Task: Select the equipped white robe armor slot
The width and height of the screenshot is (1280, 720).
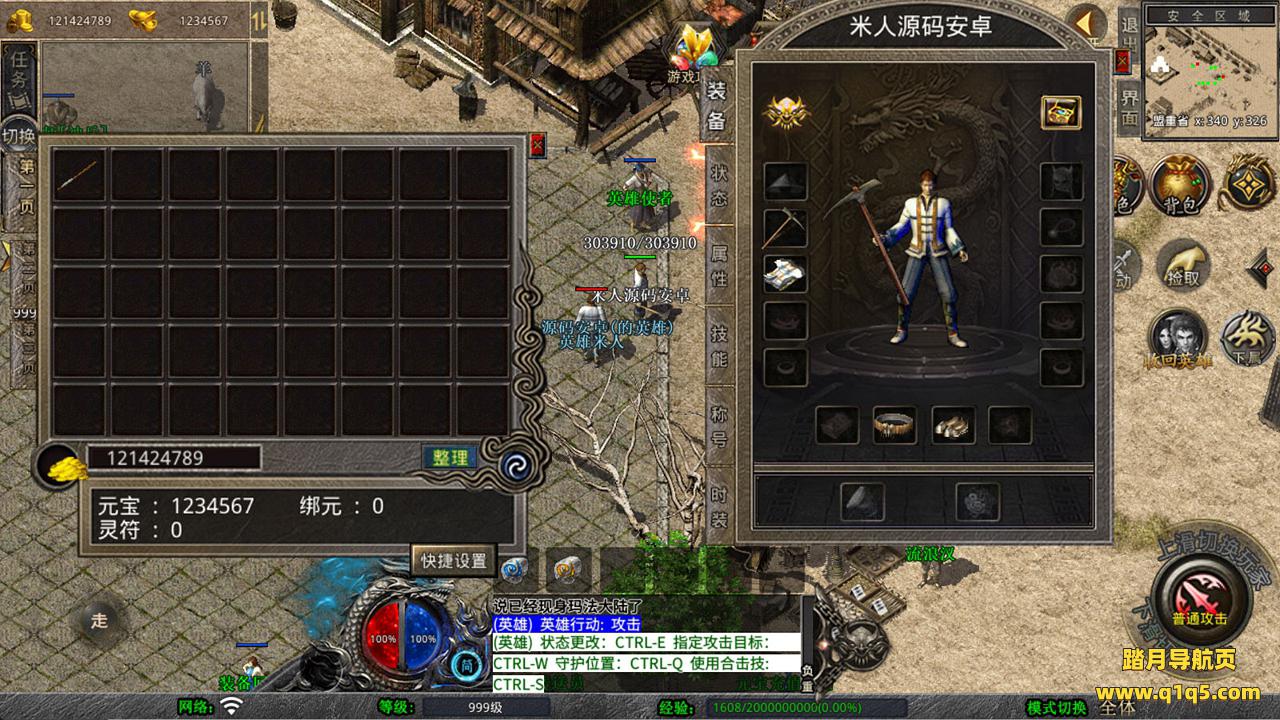Action: (x=785, y=274)
